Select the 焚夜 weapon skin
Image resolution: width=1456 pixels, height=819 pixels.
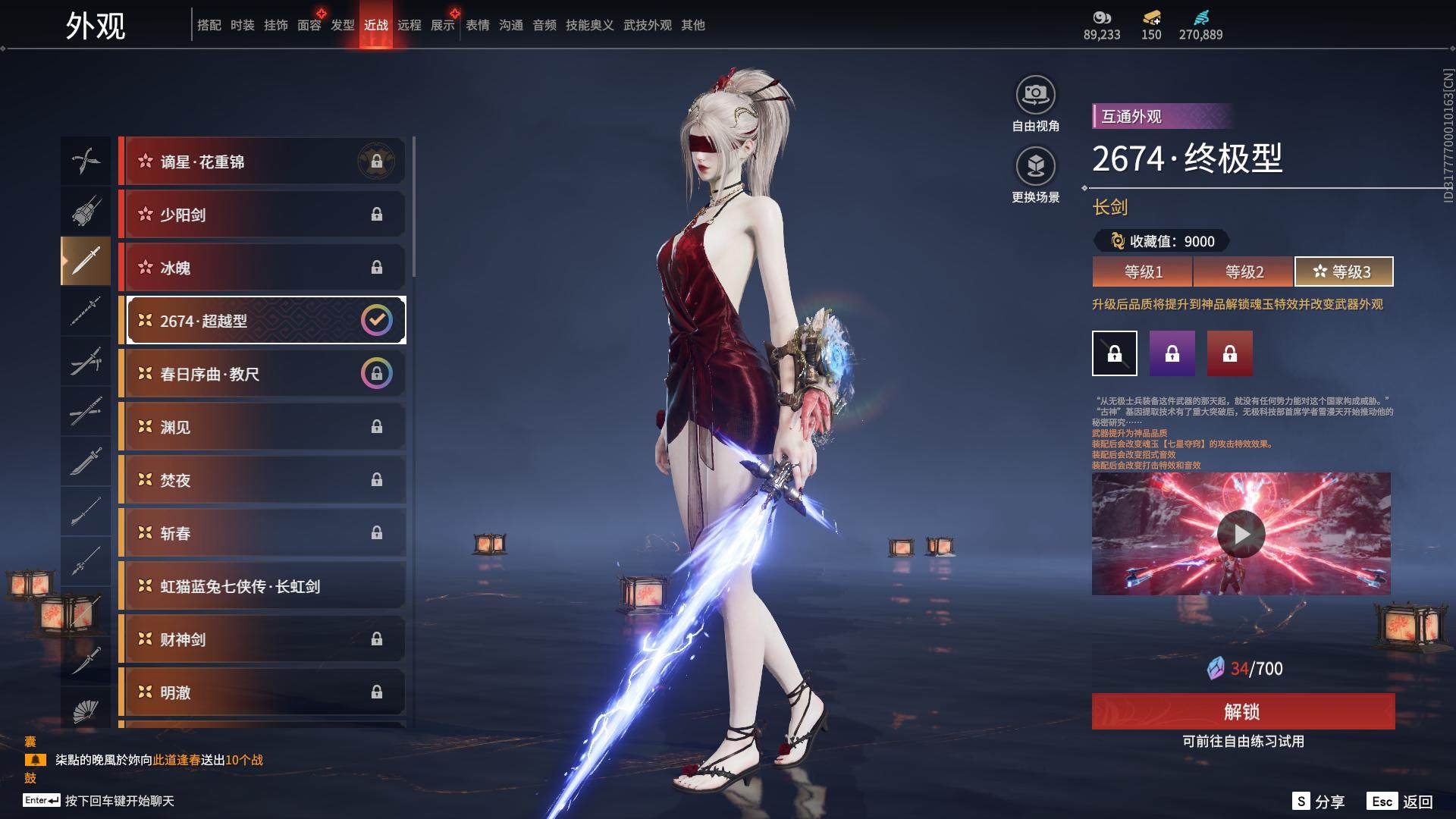coord(262,480)
